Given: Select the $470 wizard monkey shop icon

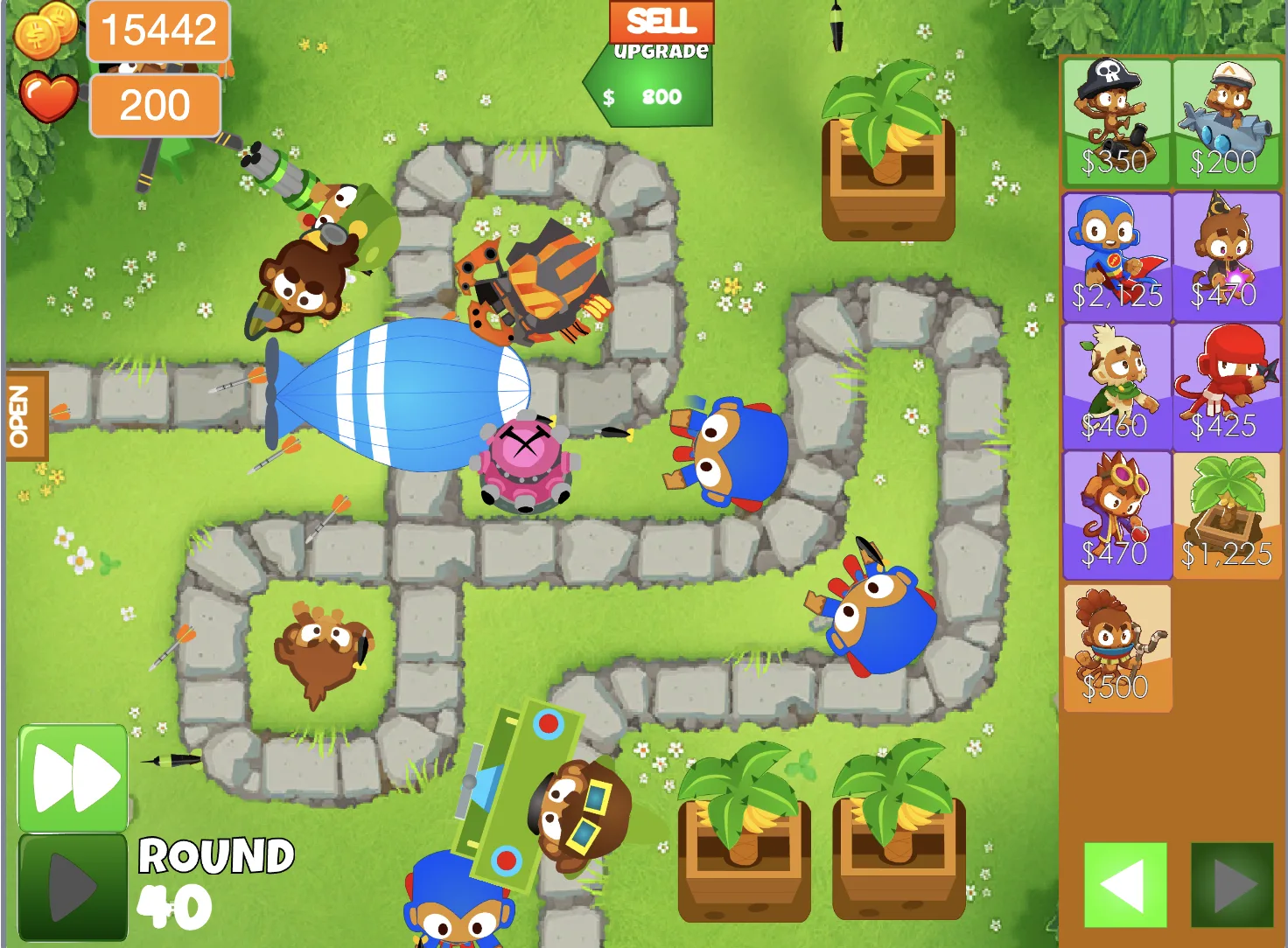Looking at the screenshot, I should [1225, 254].
